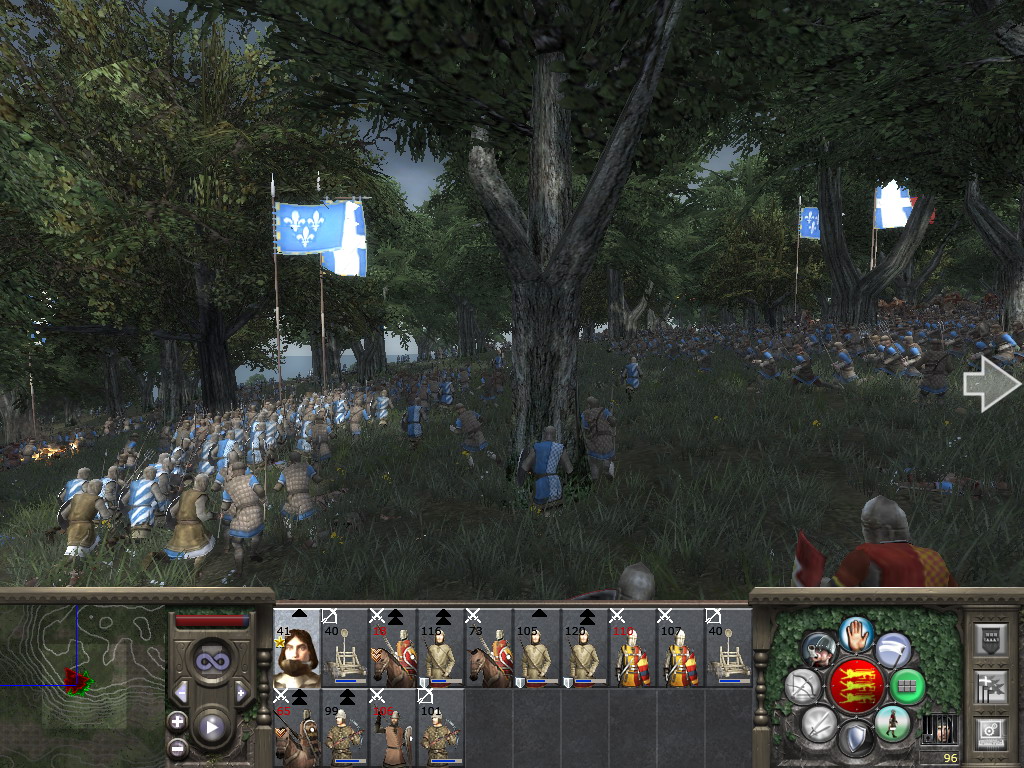The image size is (1024, 768).
Task: Zoom in the minimap with plus button
Action: coord(178,721)
